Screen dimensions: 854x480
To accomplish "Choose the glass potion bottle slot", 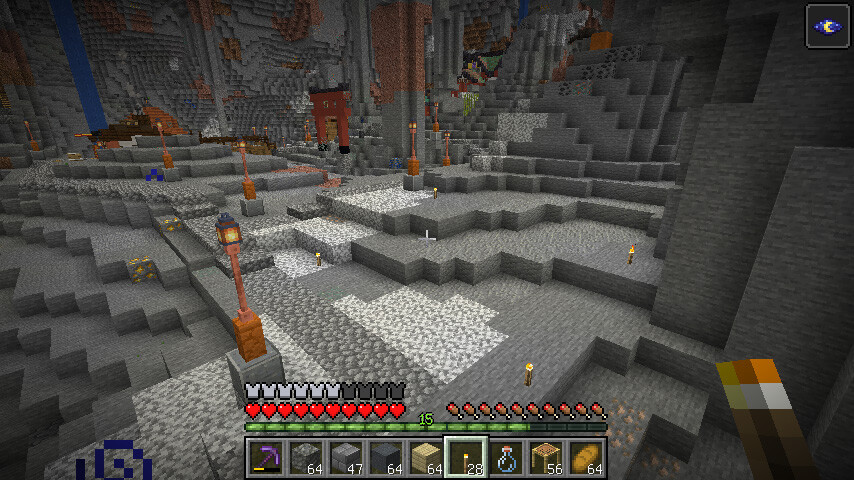I will (x=506, y=458).
